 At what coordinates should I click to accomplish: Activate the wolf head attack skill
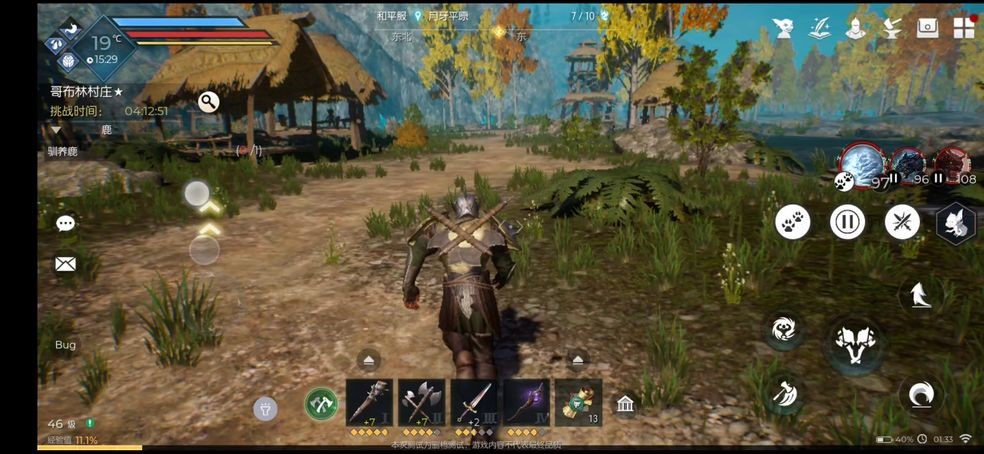853,342
